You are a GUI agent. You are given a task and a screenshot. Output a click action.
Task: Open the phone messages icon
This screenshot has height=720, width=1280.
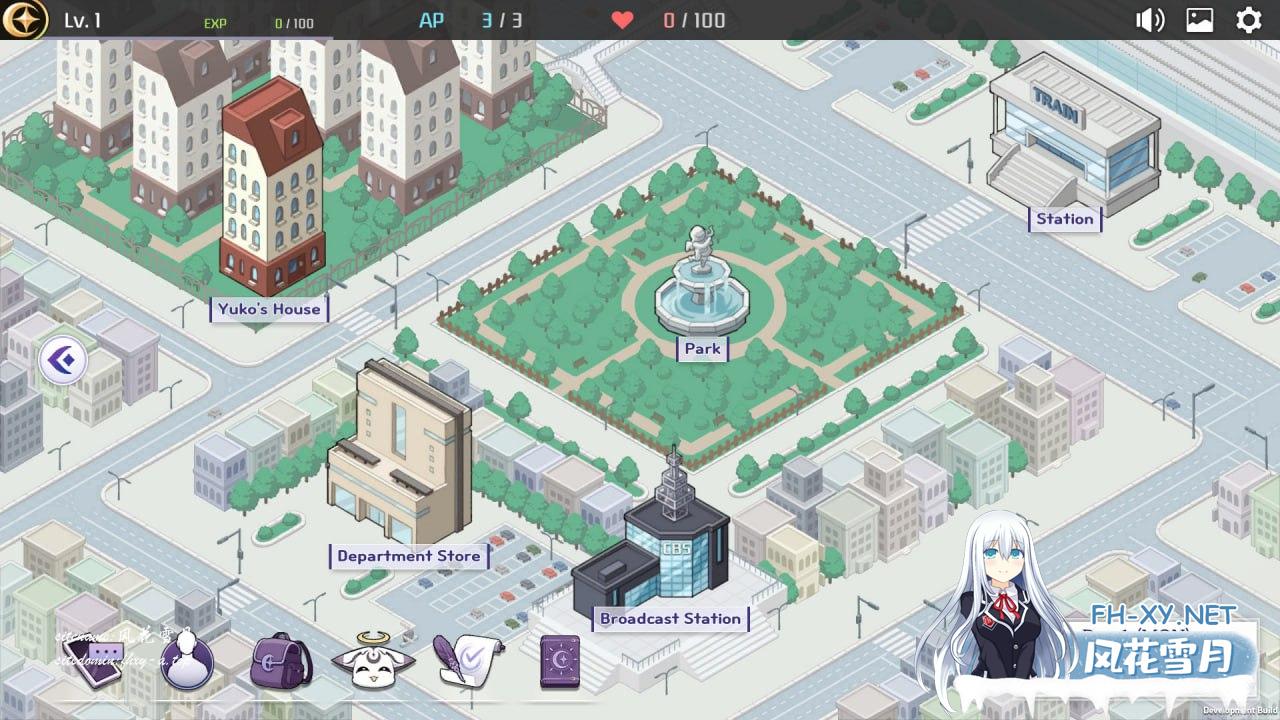coord(95,661)
